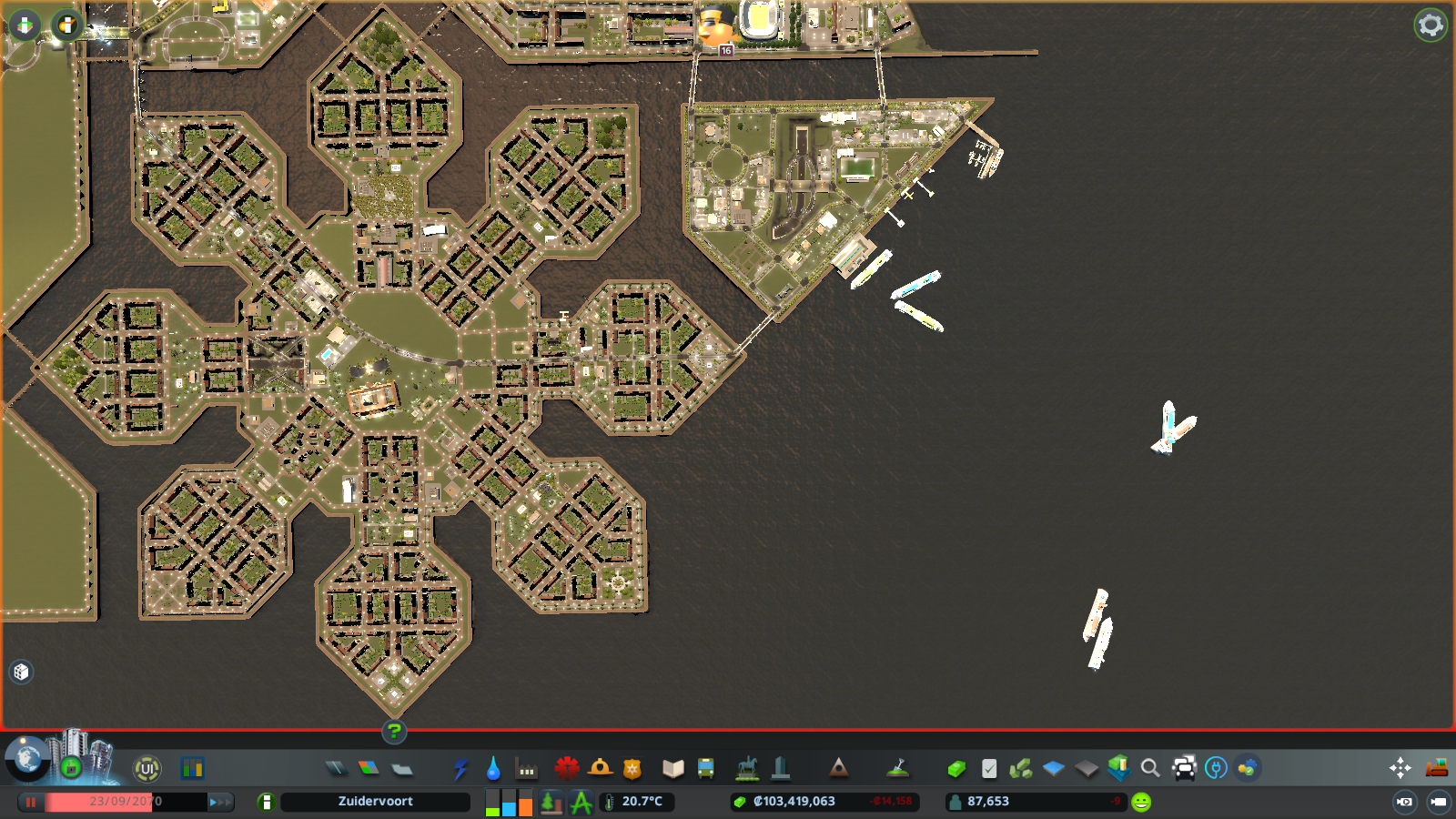Open the Police Department menu

pos(632,769)
